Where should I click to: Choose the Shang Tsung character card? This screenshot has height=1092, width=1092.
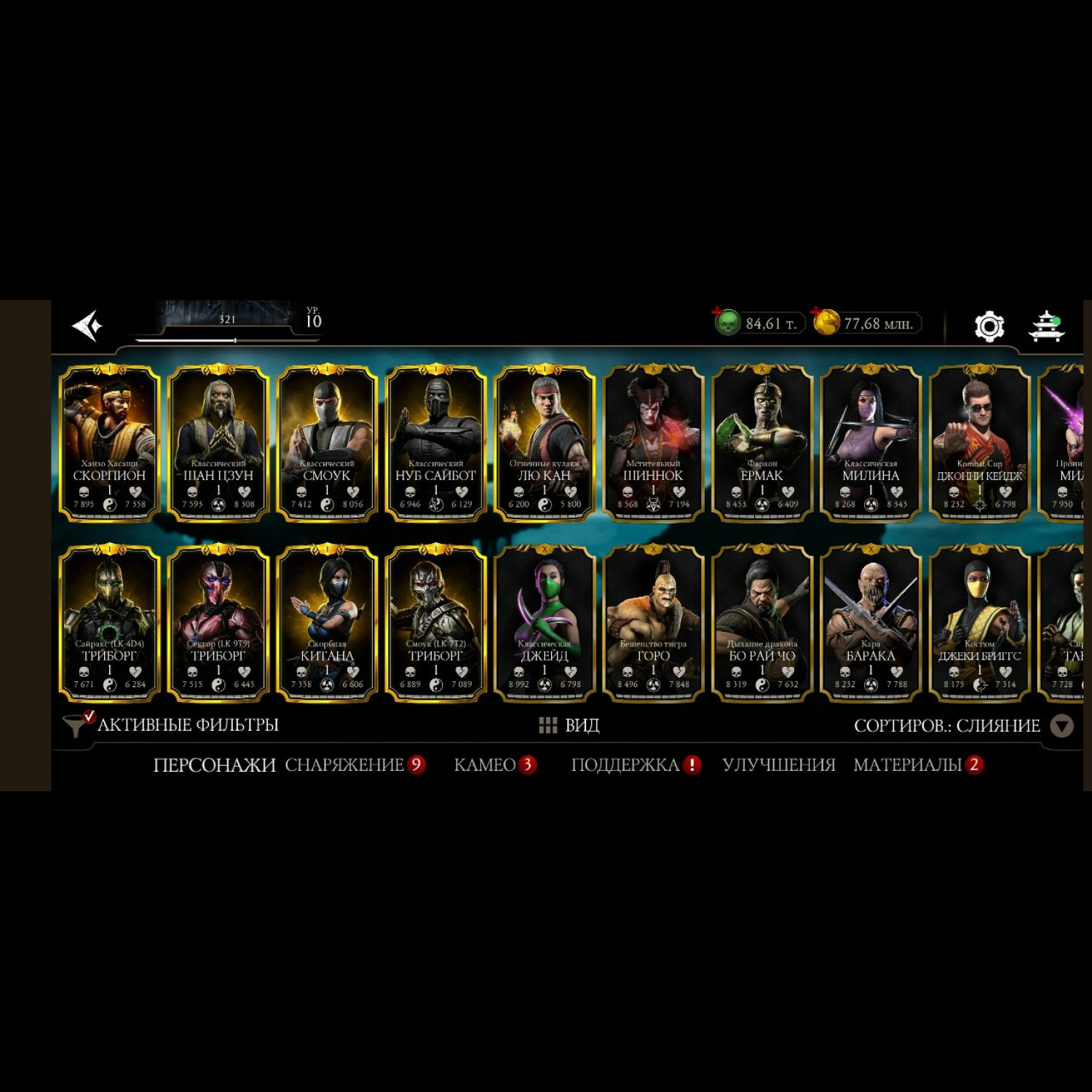click(218, 444)
